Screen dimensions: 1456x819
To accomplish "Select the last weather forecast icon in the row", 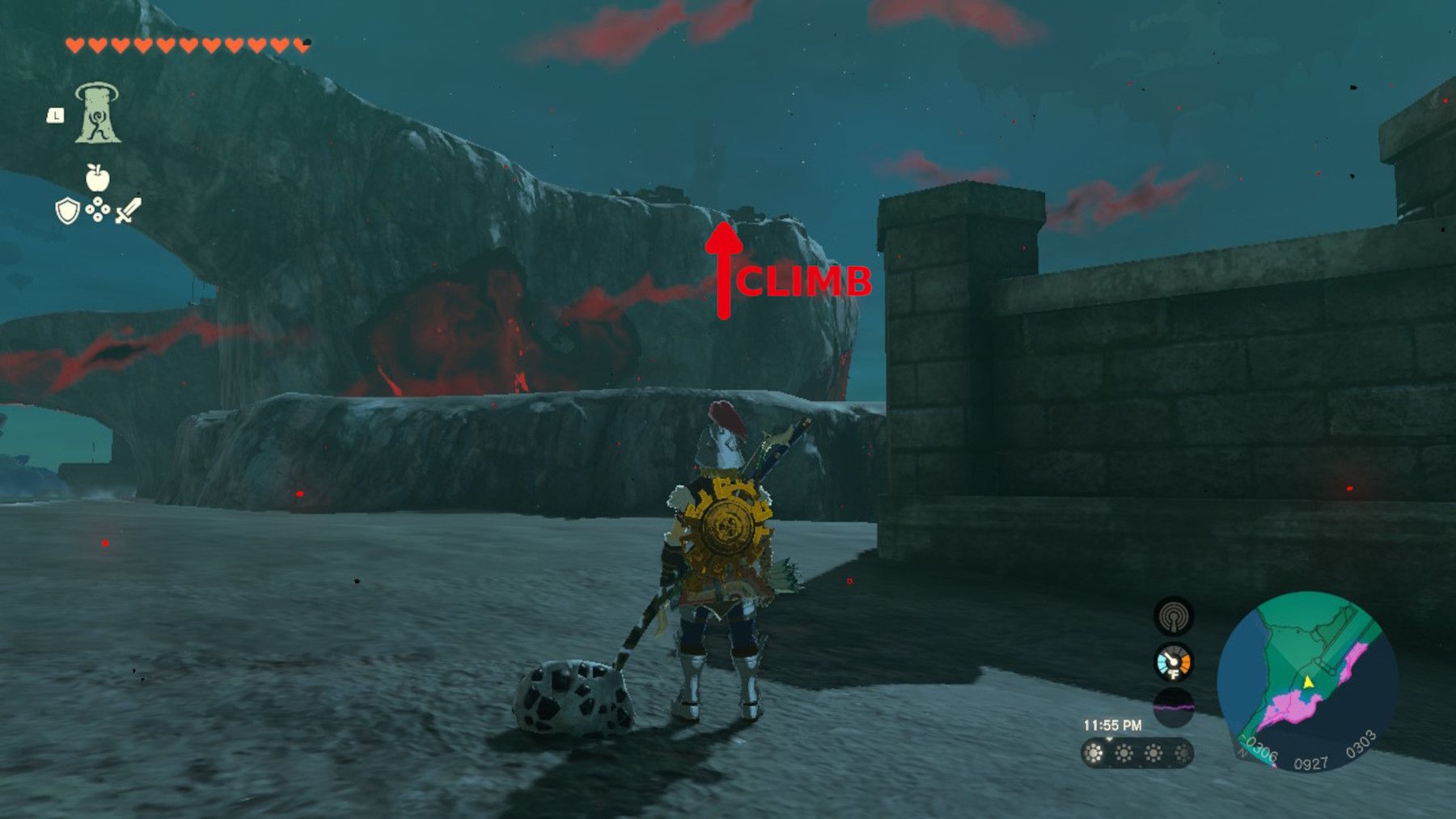I will [x=1183, y=752].
